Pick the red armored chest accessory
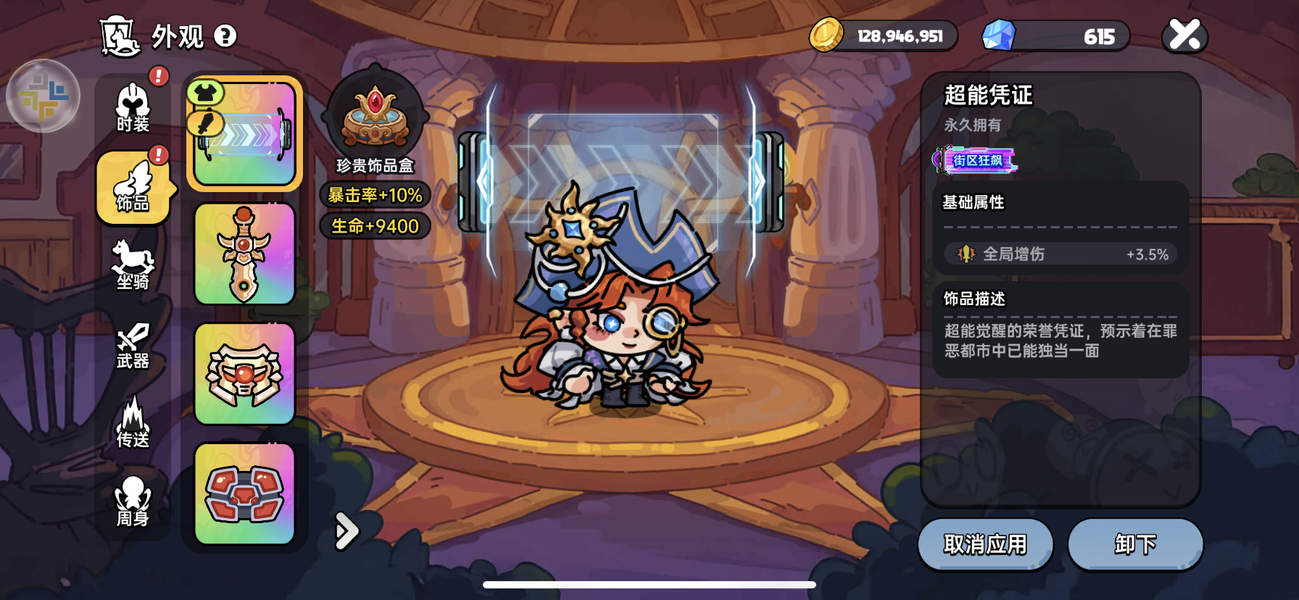The image size is (1299, 600). tap(245, 493)
